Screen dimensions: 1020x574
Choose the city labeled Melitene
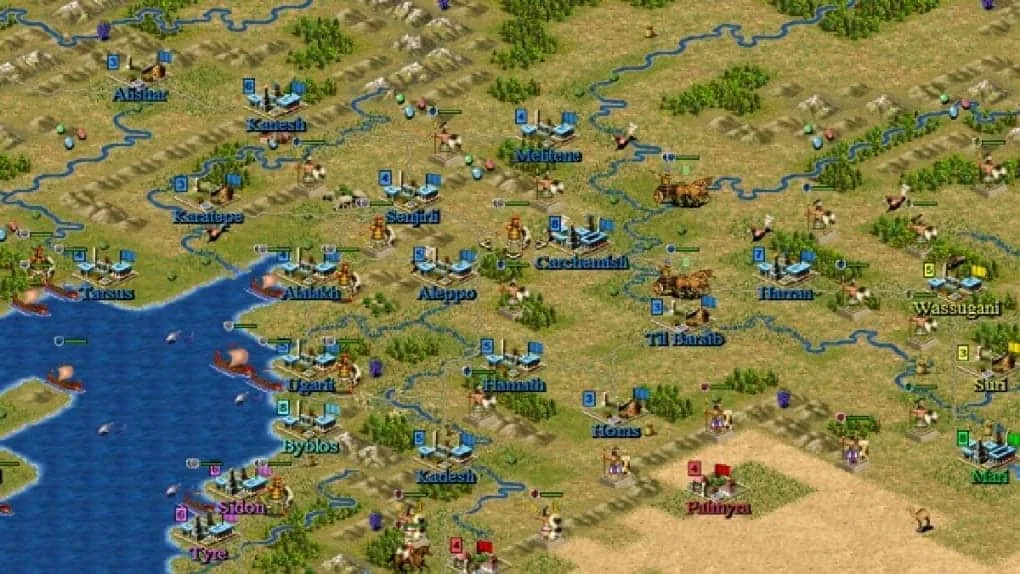pyautogui.click(x=546, y=130)
